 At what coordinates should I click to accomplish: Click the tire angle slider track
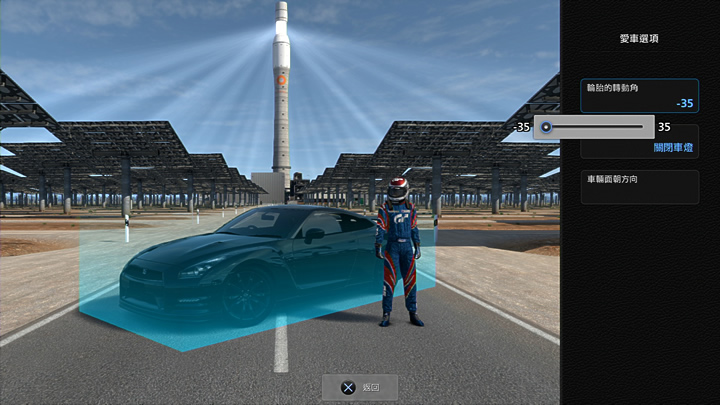pyautogui.click(x=596, y=127)
